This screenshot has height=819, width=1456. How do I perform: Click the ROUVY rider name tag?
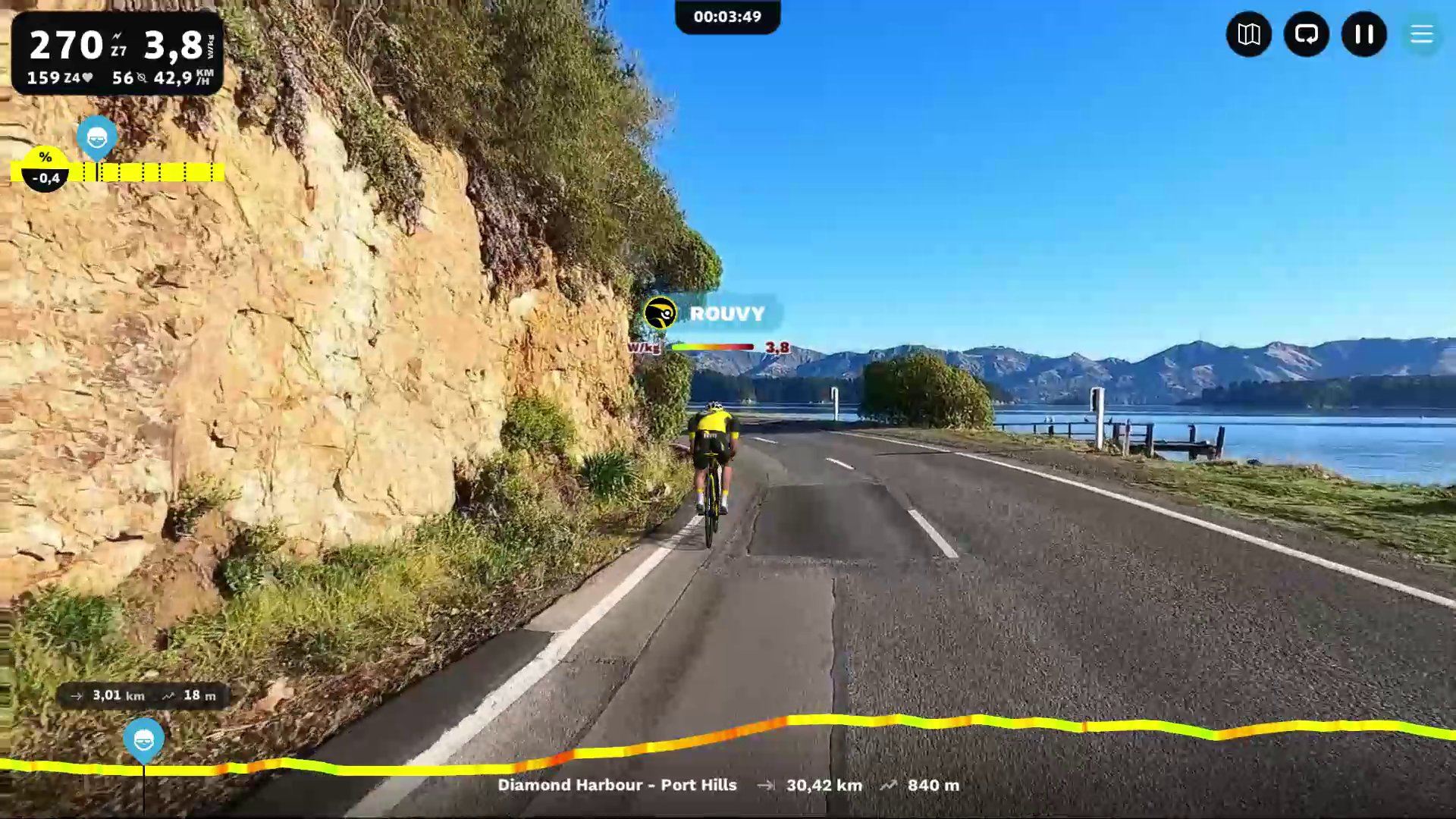[726, 313]
